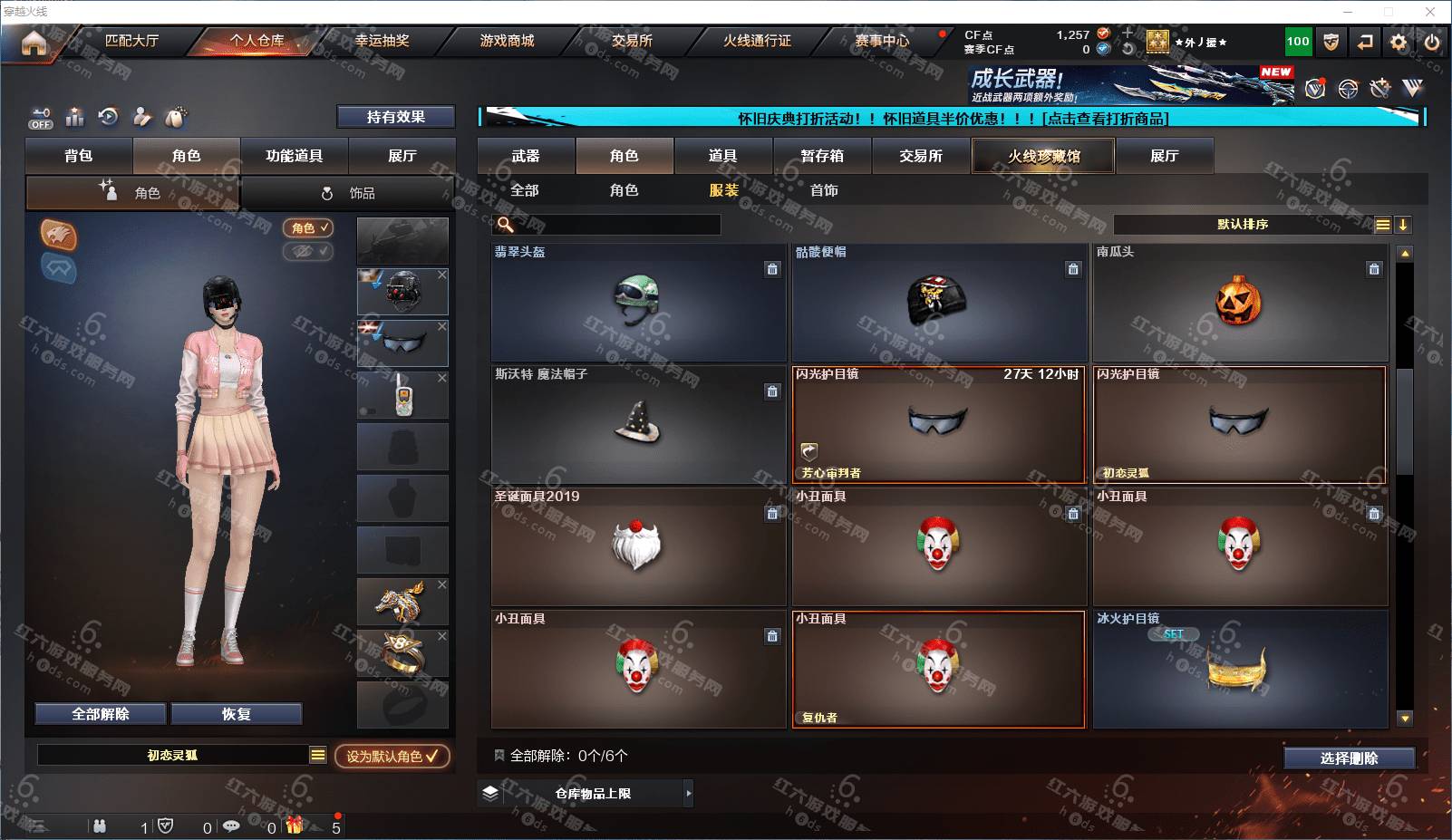Switch to the 功能道具 tab
The height and width of the screenshot is (840, 1452).
[294, 156]
